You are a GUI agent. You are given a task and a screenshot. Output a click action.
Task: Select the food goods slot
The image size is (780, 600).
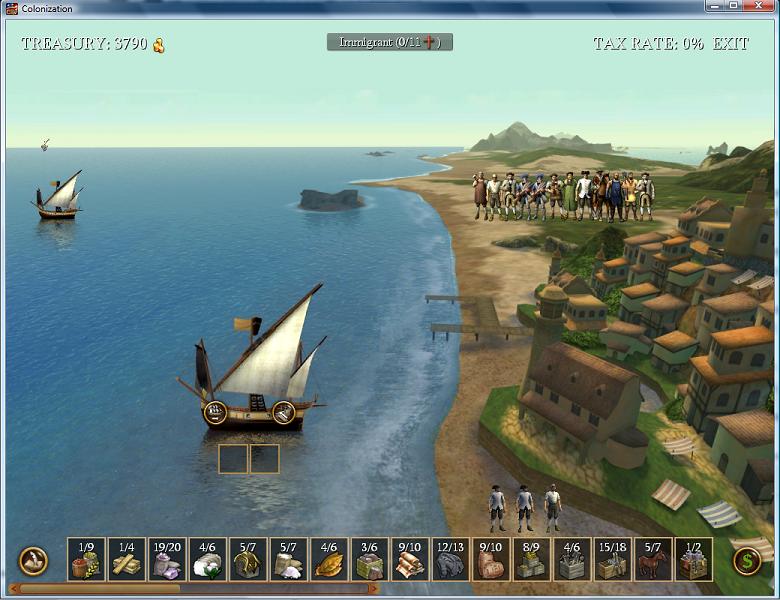[86, 560]
